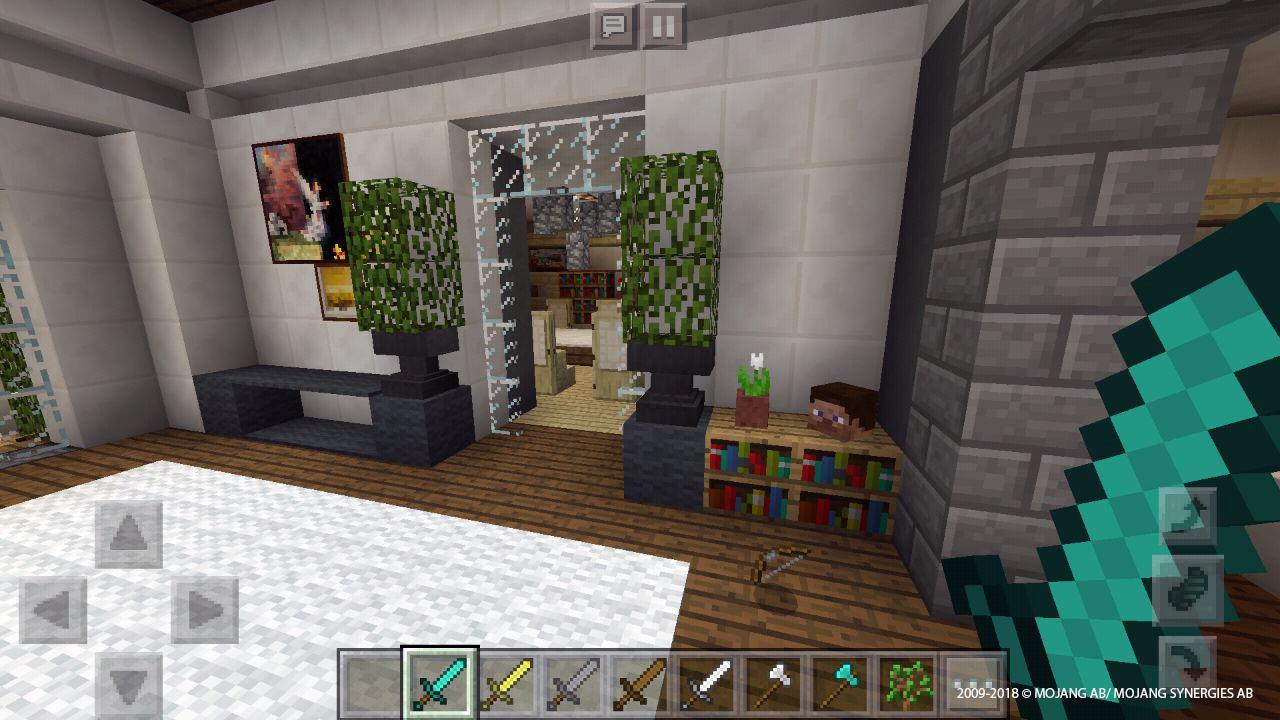
Task: Pause the game with the pause button
Action: pos(664,25)
